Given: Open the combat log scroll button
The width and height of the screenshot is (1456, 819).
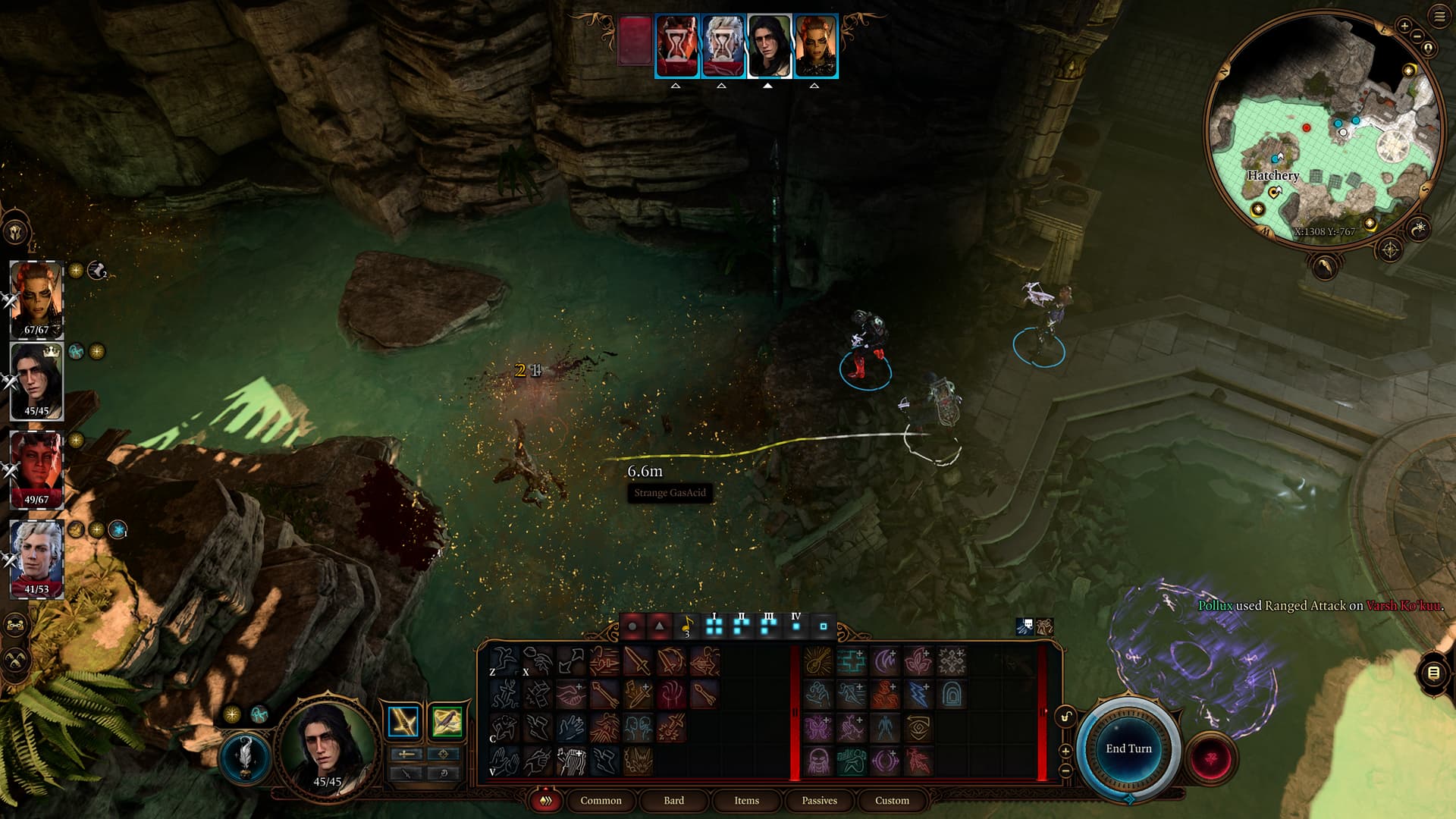Looking at the screenshot, I should point(1433,673).
